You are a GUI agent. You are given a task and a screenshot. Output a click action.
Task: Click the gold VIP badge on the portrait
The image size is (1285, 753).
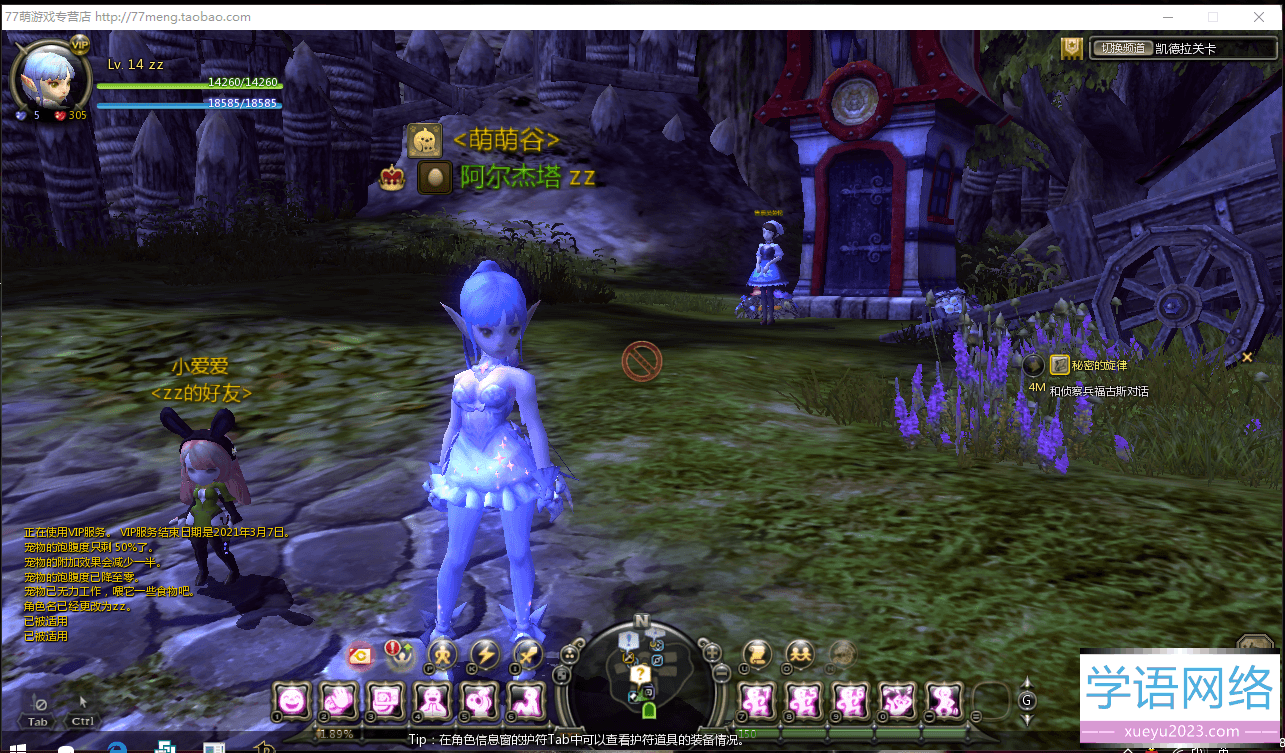point(80,45)
